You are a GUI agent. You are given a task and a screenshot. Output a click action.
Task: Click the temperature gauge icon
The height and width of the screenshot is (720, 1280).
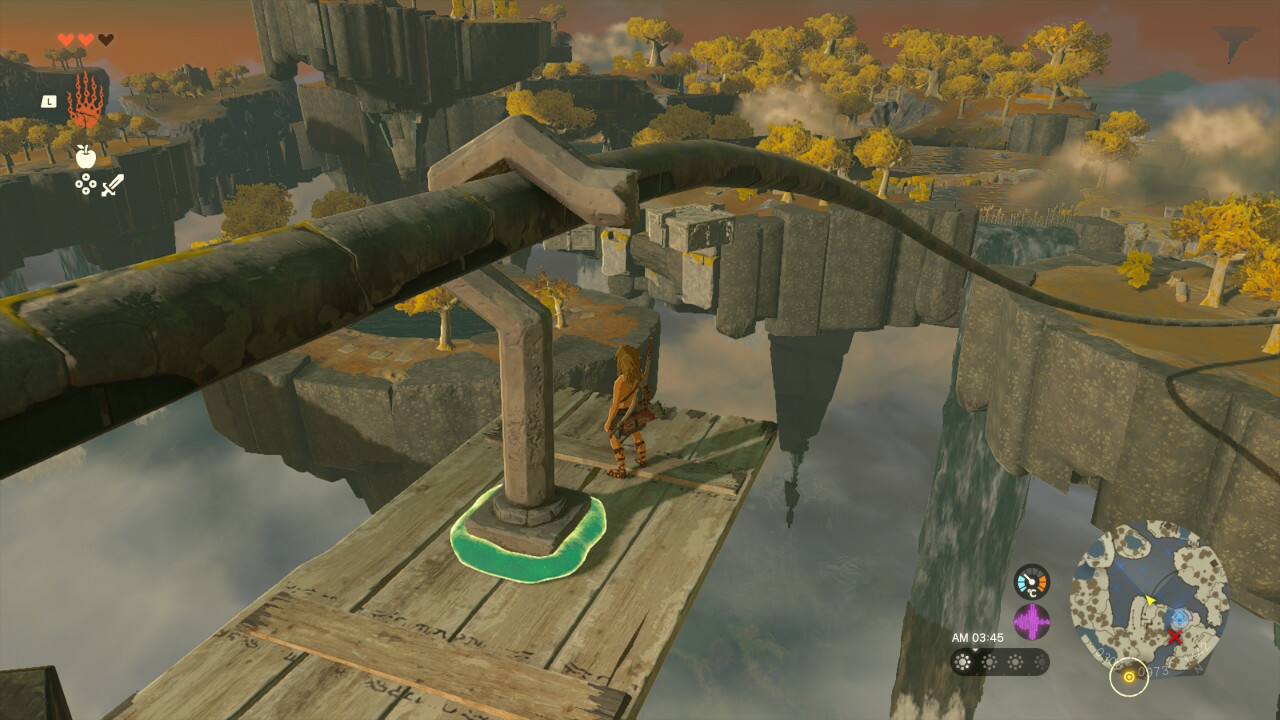pyautogui.click(x=1032, y=581)
